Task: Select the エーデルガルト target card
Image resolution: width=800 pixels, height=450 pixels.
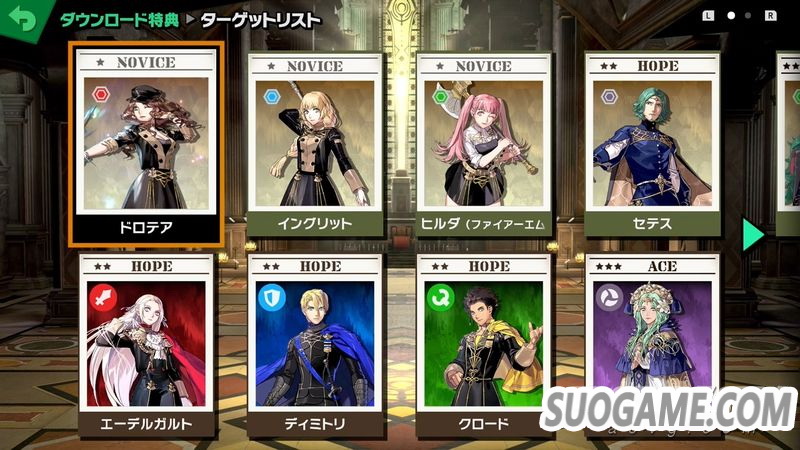Action: coord(146,345)
